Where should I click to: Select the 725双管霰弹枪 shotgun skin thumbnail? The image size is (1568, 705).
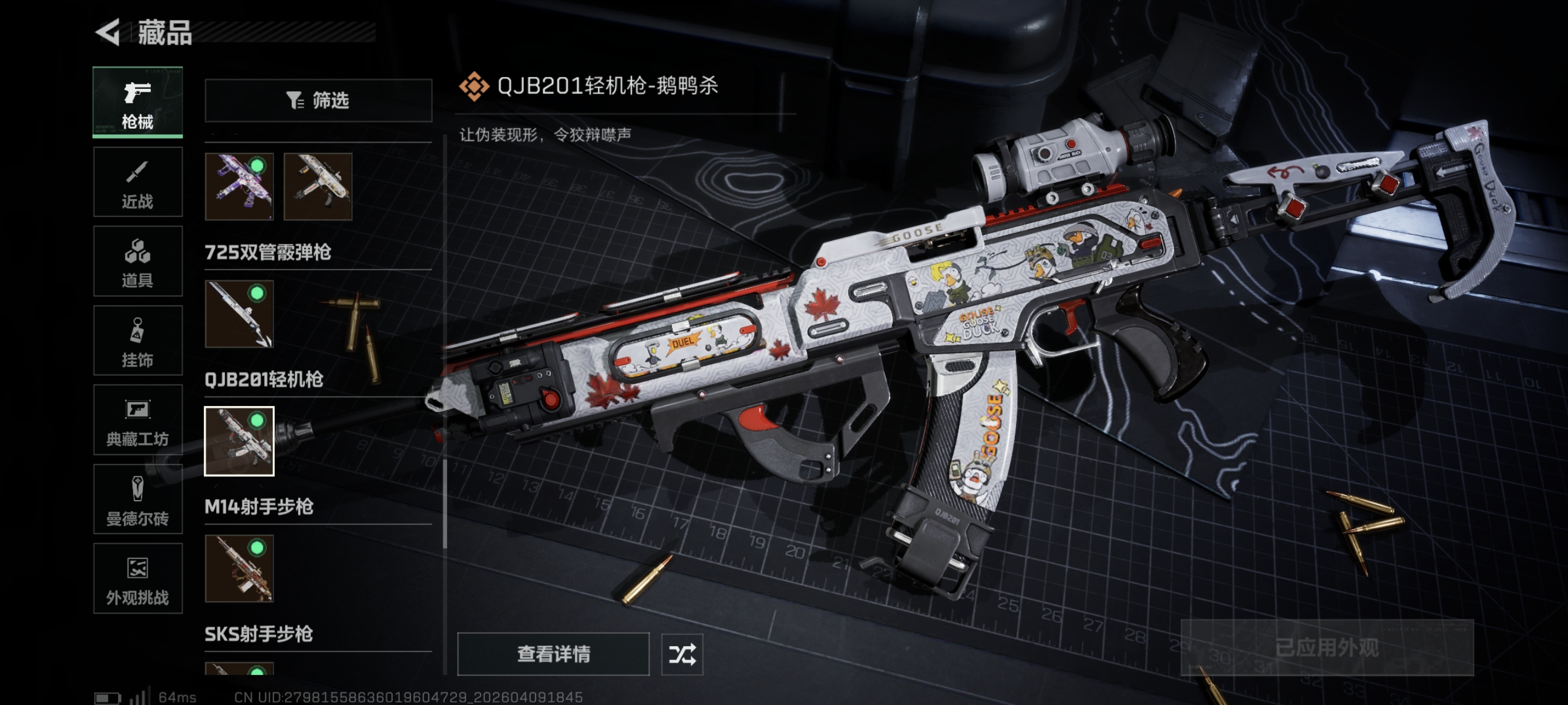(x=239, y=314)
